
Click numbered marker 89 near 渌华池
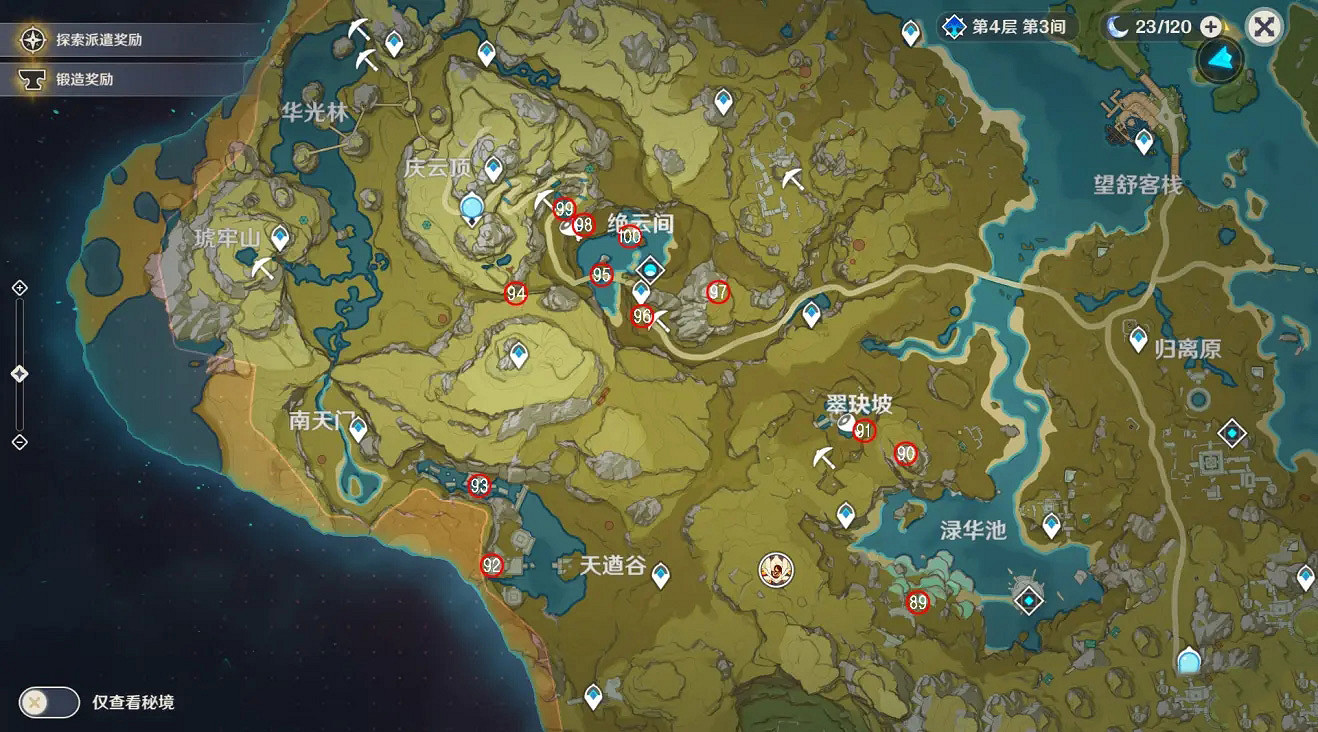pyautogui.click(x=919, y=603)
